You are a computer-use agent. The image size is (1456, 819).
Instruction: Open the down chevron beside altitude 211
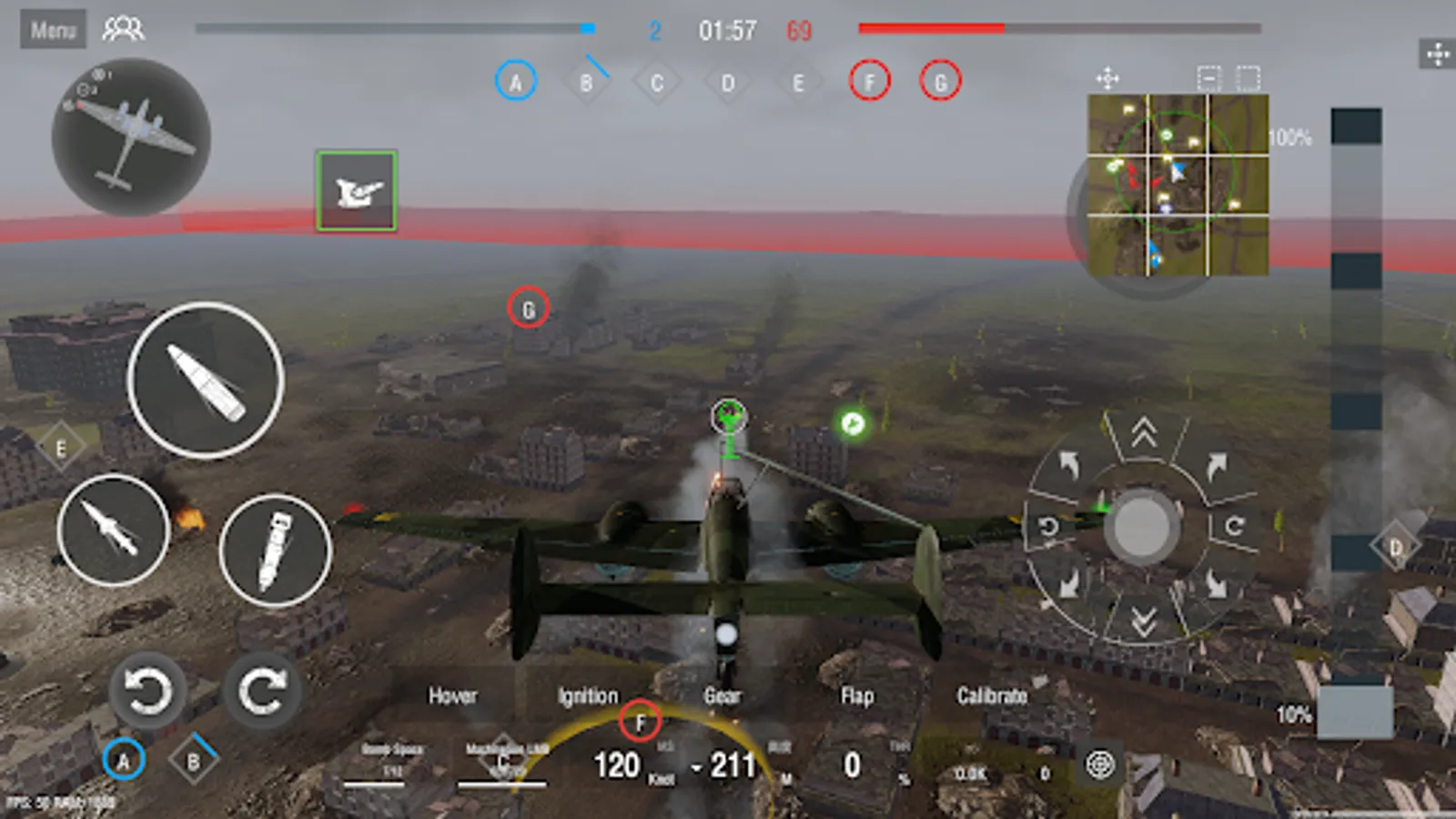[x=697, y=767]
